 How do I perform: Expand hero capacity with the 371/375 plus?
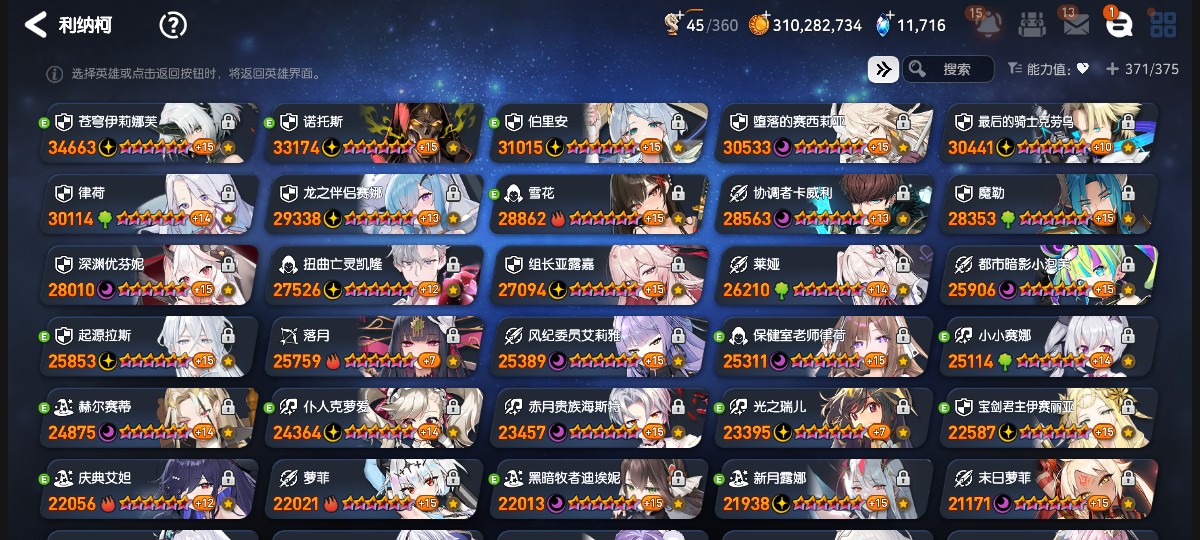click(x=1111, y=69)
